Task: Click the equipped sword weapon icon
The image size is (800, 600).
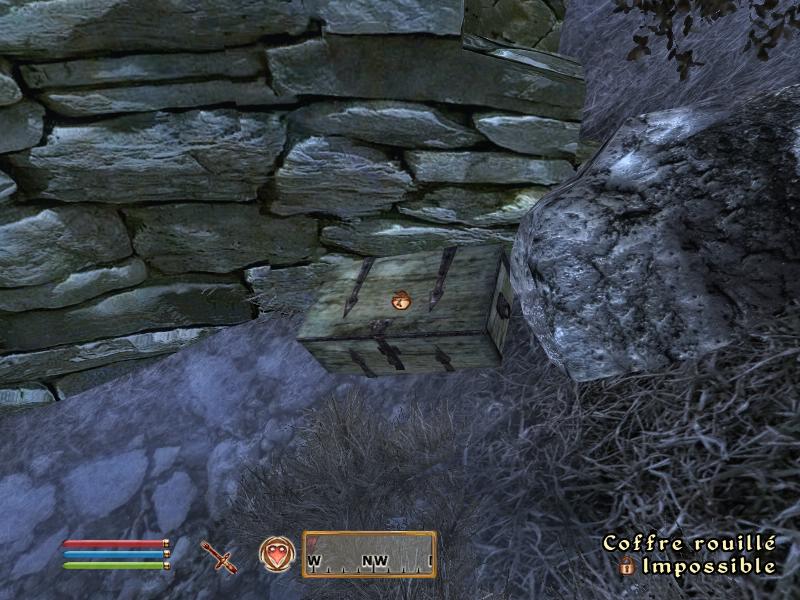Action: click(x=217, y=556)
